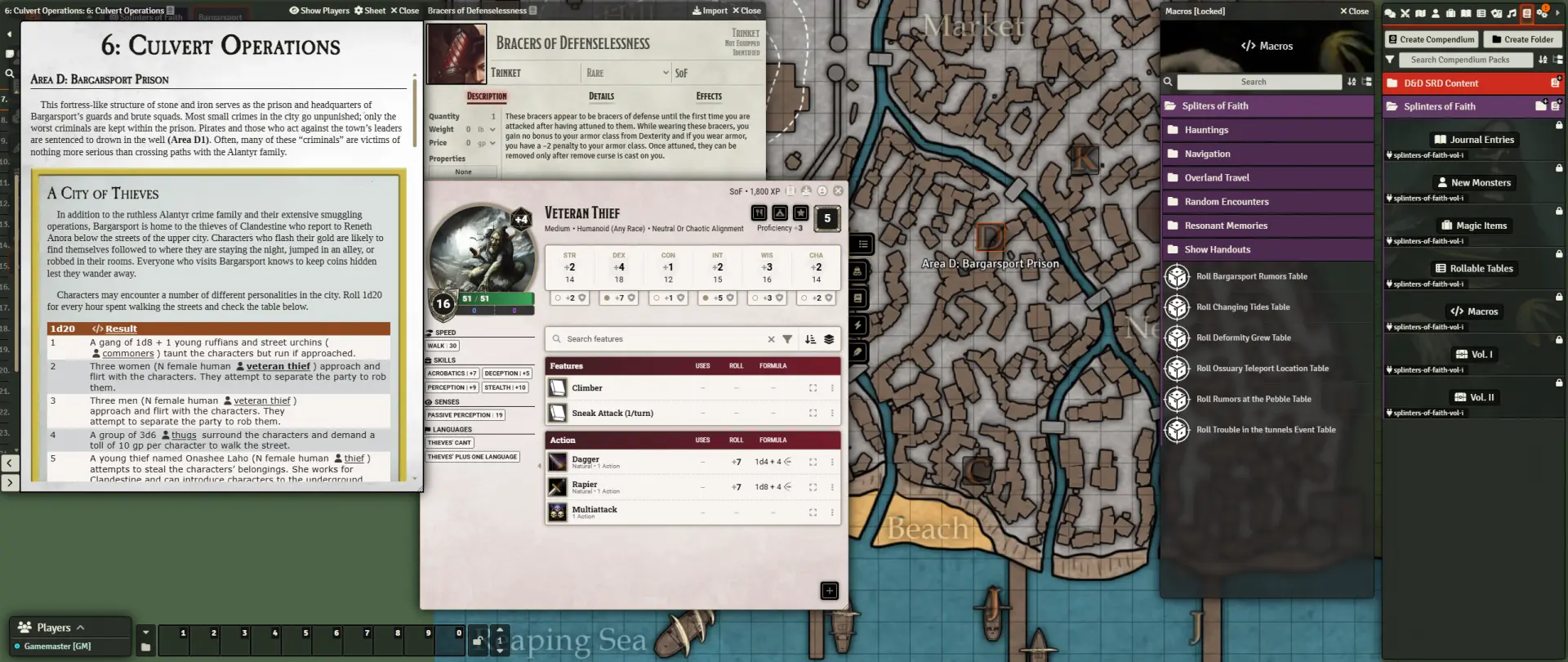This screenshot has height=662, width=1568.
Task: Open the Random Encounters macro folder
Action: 1226,202
